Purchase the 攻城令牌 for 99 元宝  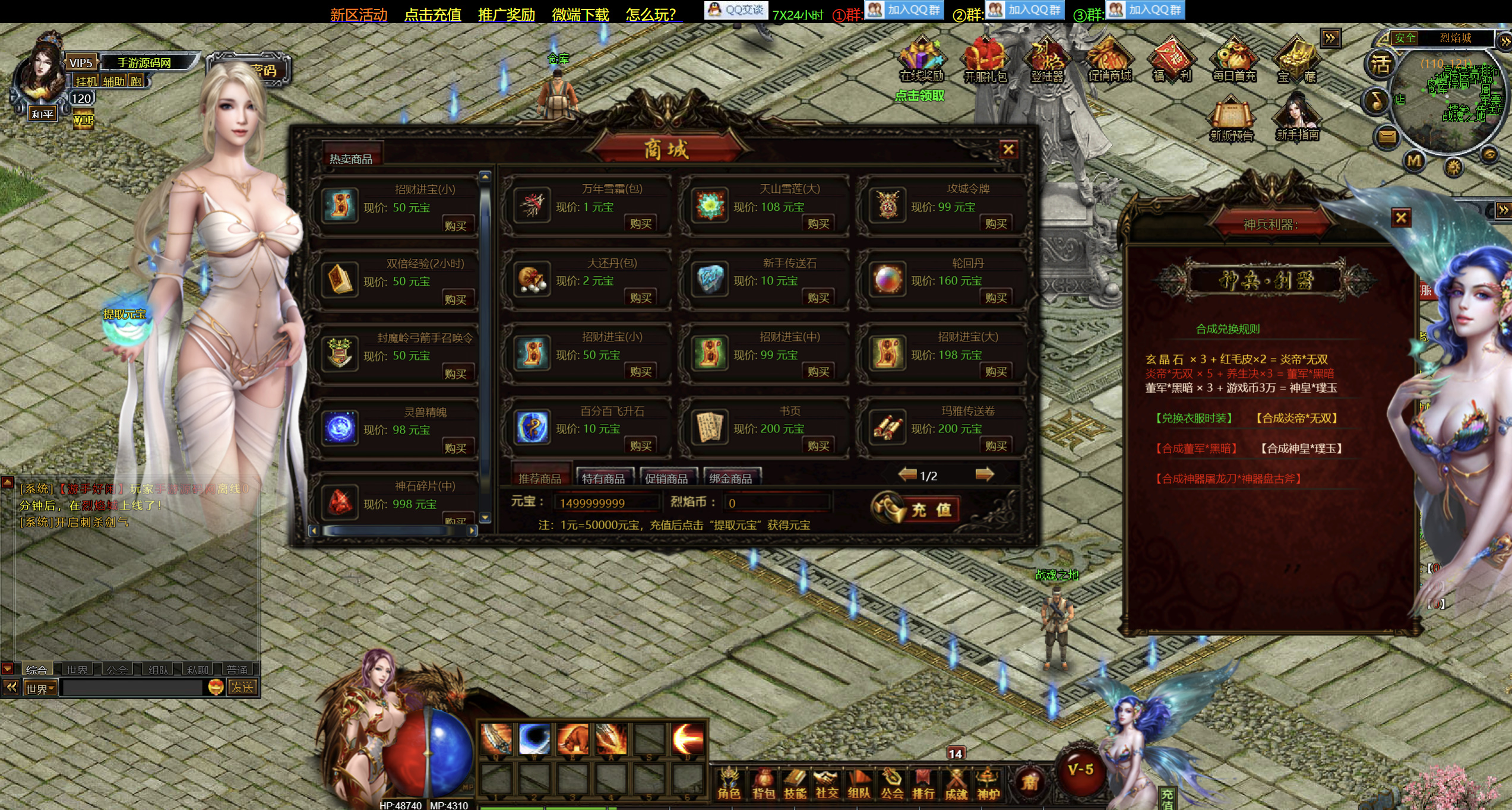click(995, 224)
